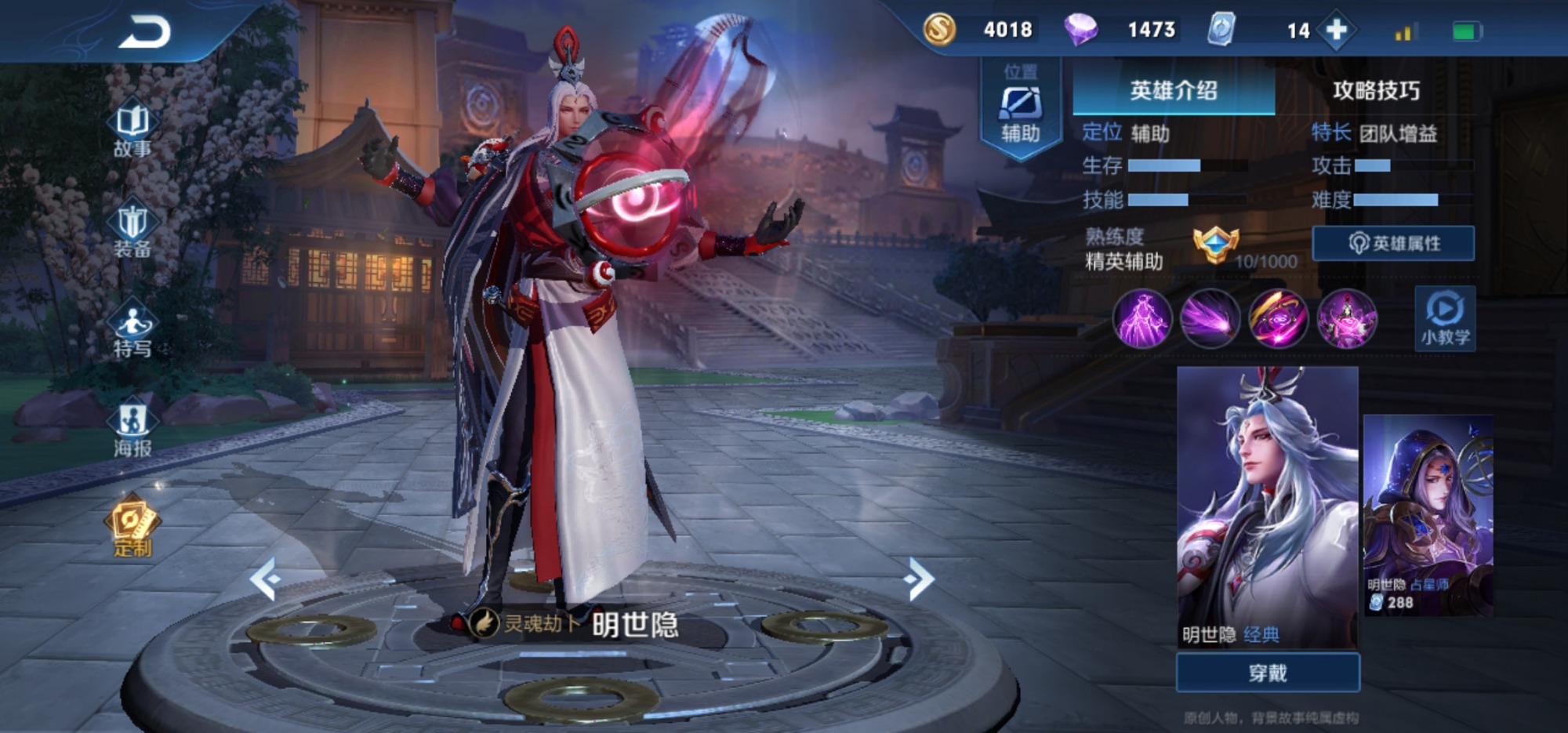Switch to next hero with right arrow
The height and width of the screenshot is (733, 1568).
pos(920,579)
